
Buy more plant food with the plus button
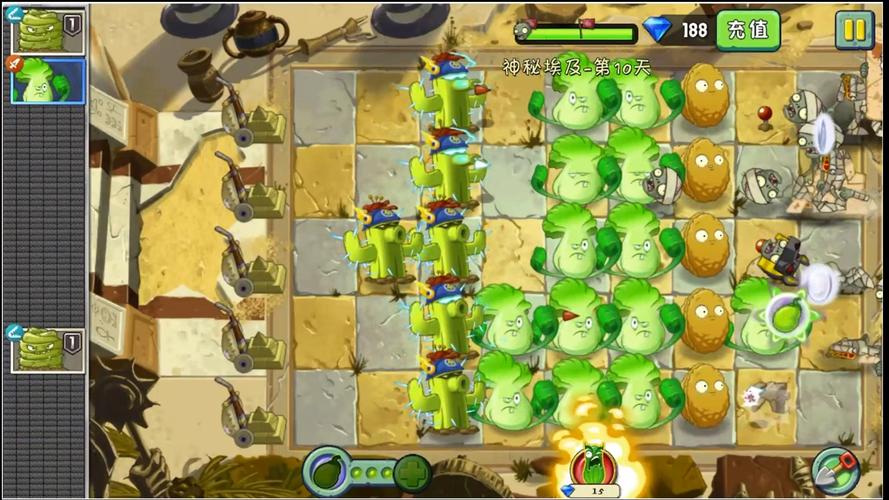point(412,470)
